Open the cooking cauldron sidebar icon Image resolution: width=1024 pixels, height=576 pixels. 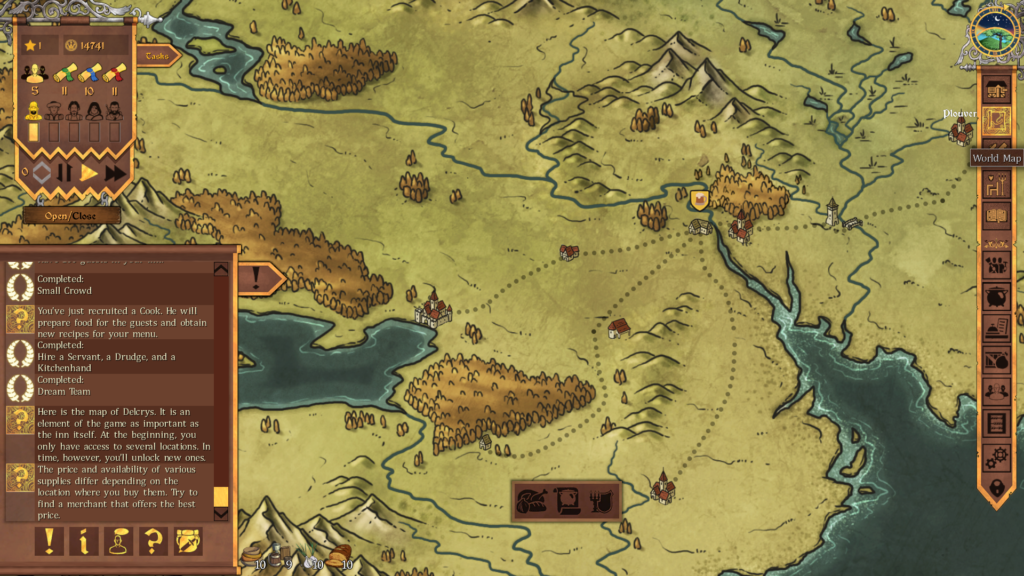[995, 297]
